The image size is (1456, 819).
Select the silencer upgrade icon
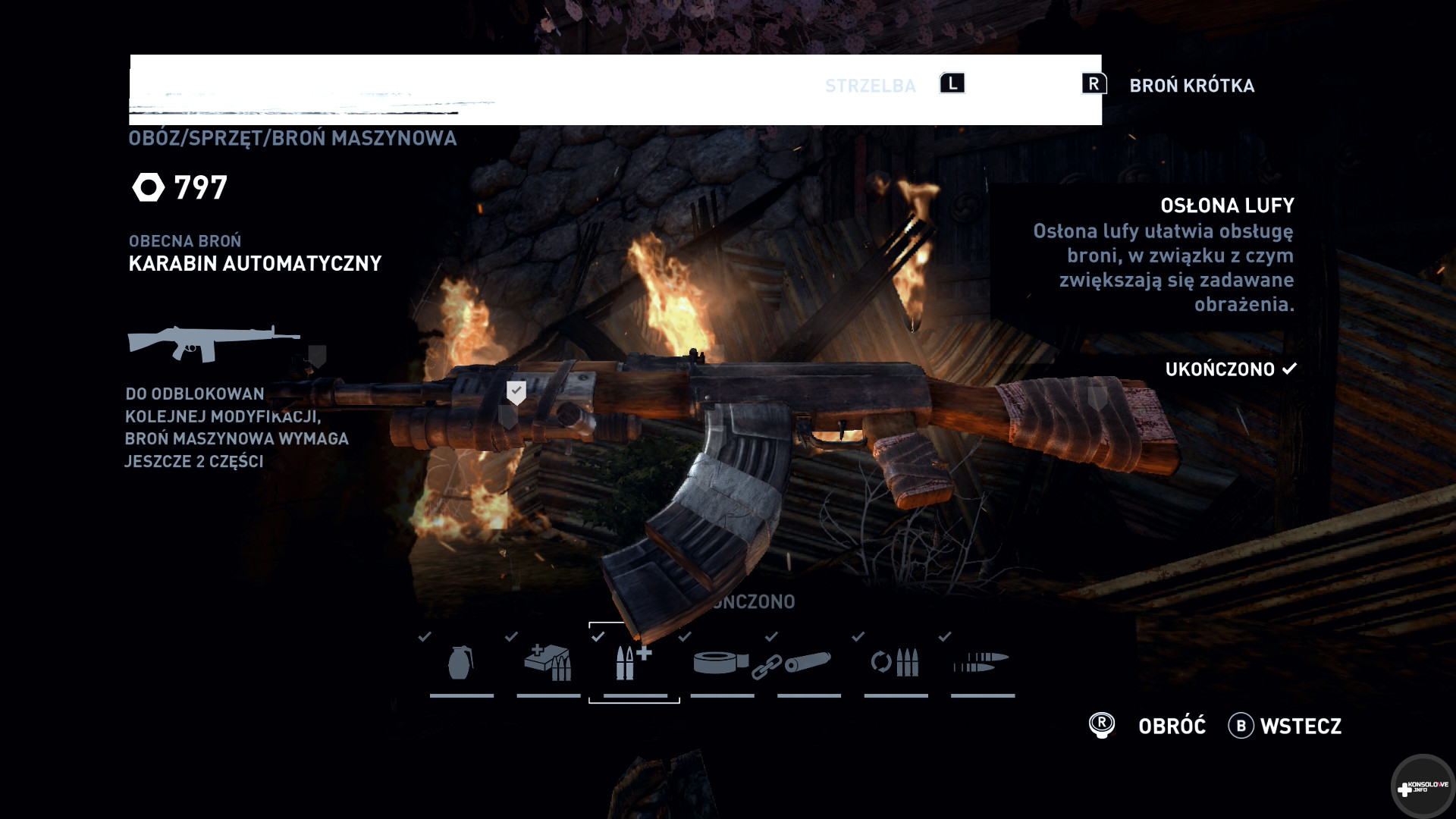click(x=808, y=663)
